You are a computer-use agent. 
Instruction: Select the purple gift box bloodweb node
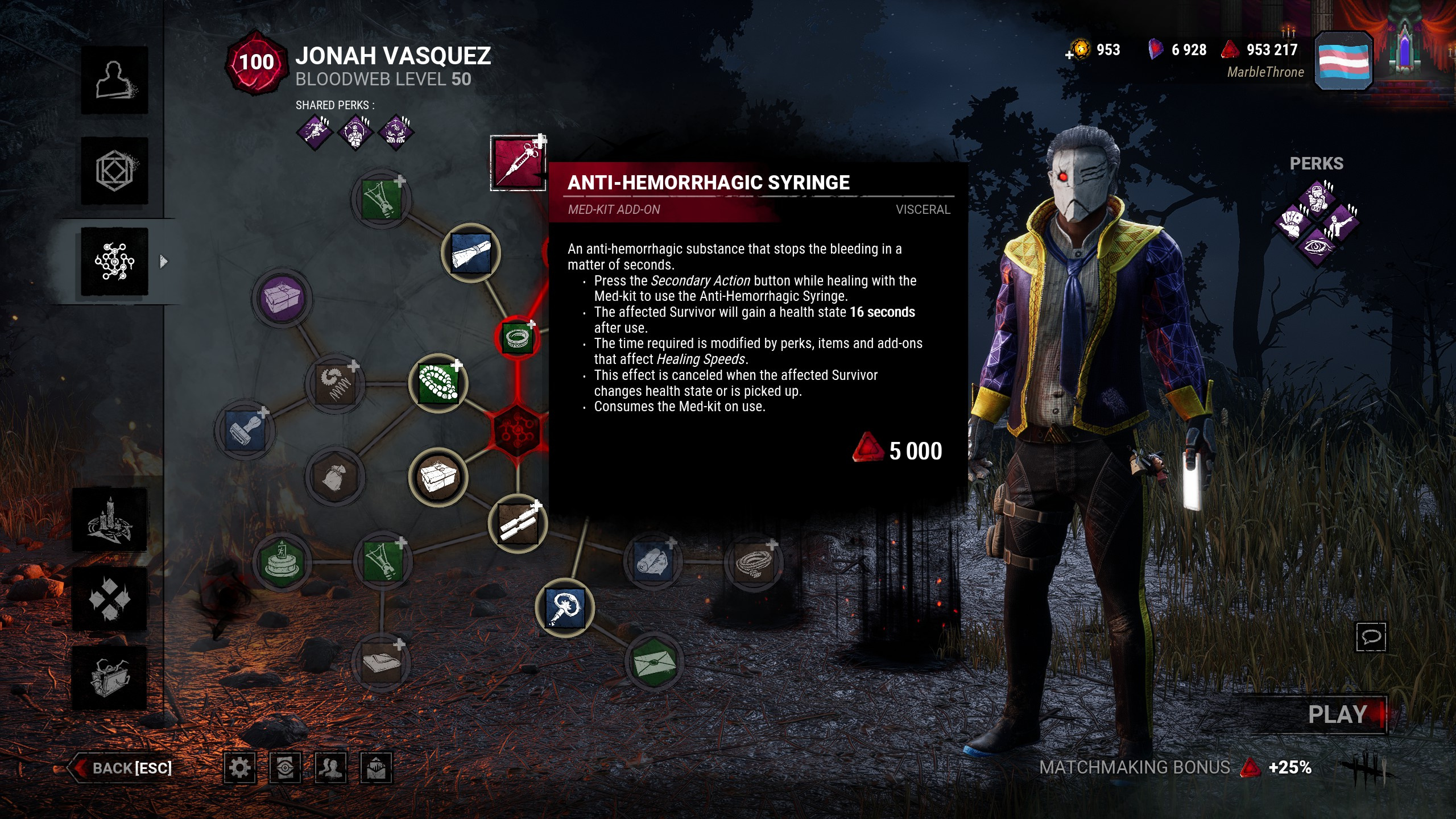(x=282, y=298)
